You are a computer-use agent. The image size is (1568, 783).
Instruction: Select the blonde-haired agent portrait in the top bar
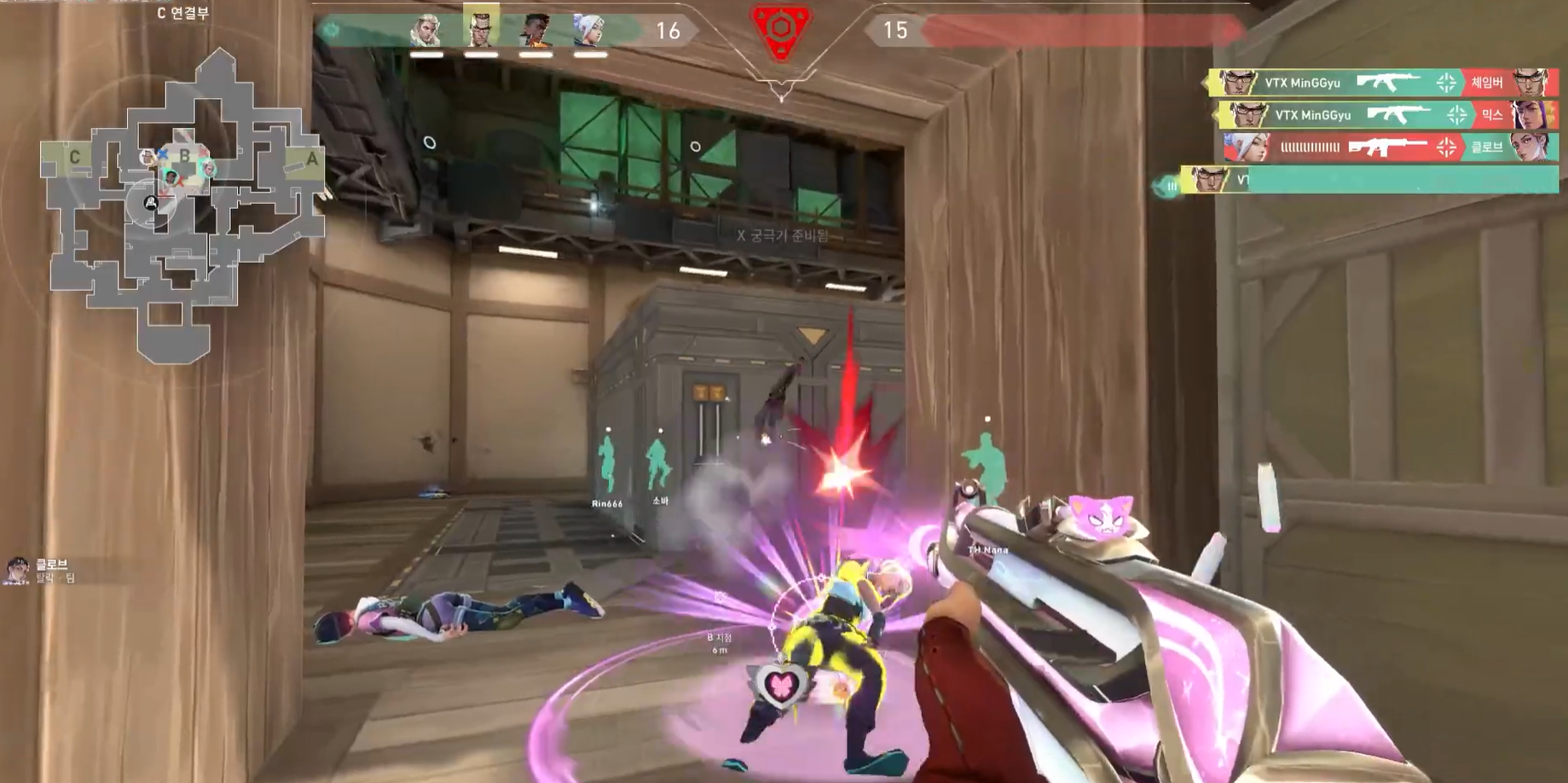425,31
